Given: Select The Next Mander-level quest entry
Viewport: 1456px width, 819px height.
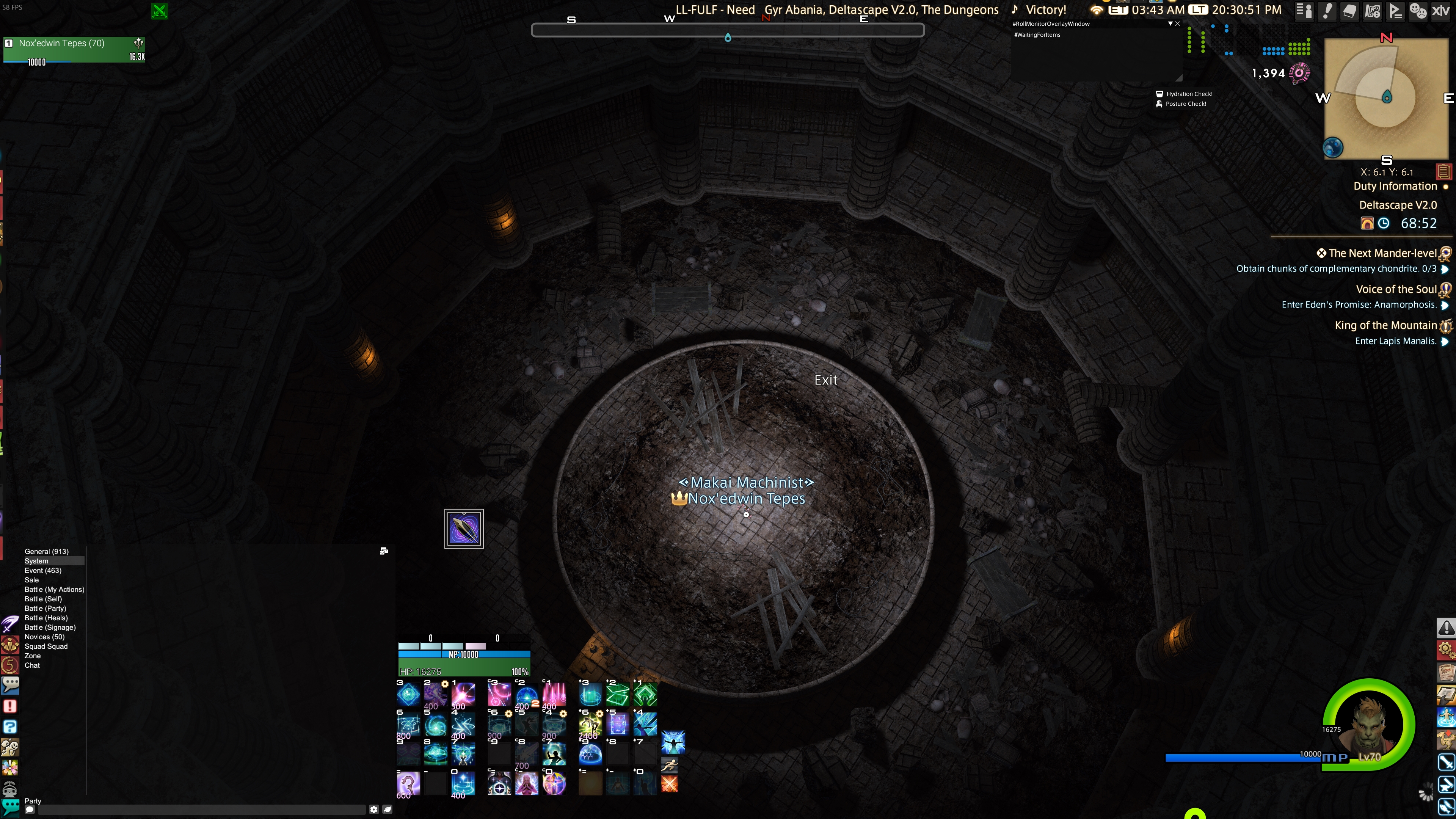Looking at the screenshot, I should pos(1382,253).
